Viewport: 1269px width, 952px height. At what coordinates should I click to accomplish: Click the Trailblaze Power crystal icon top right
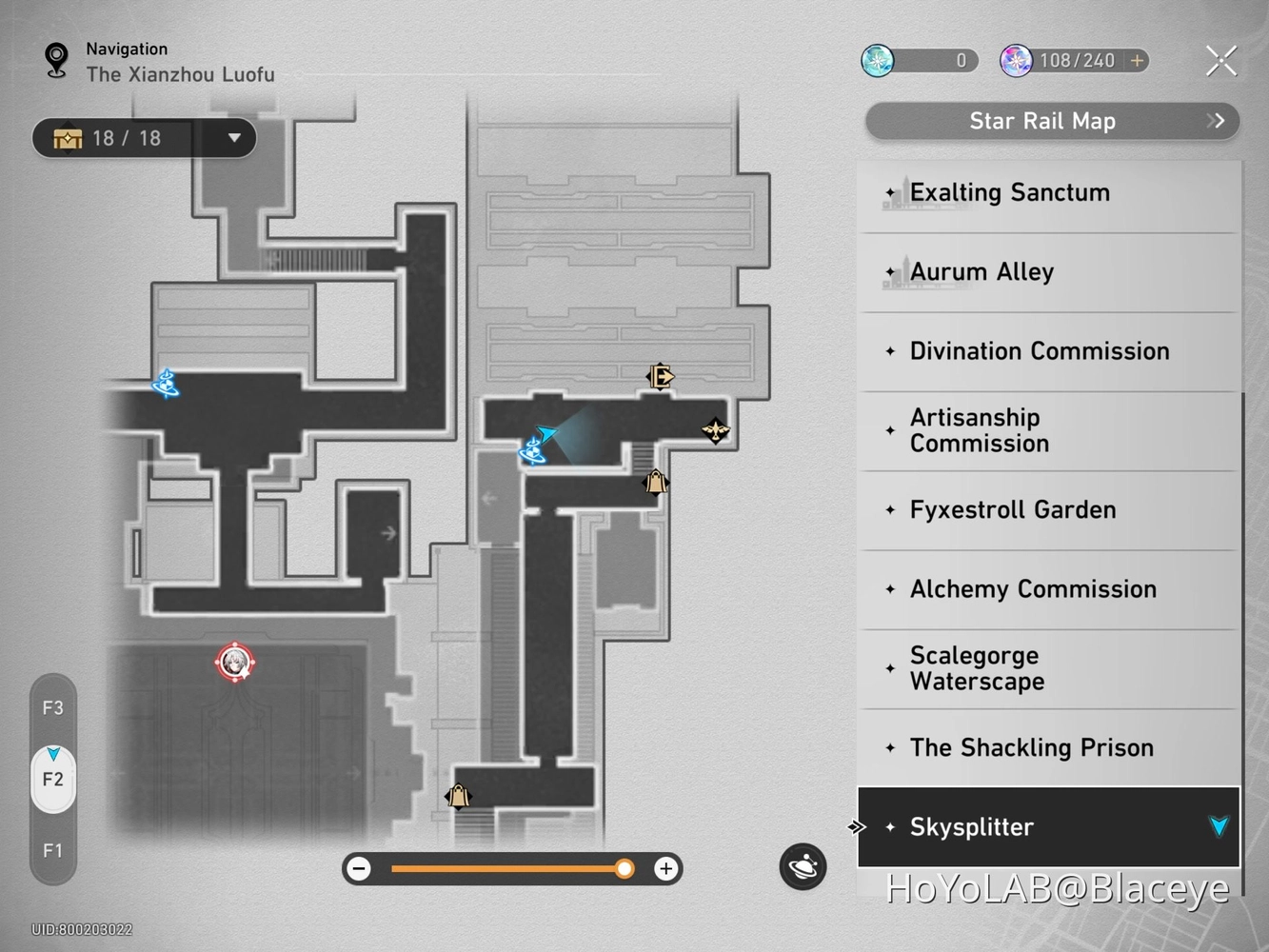coord(1017,60)
